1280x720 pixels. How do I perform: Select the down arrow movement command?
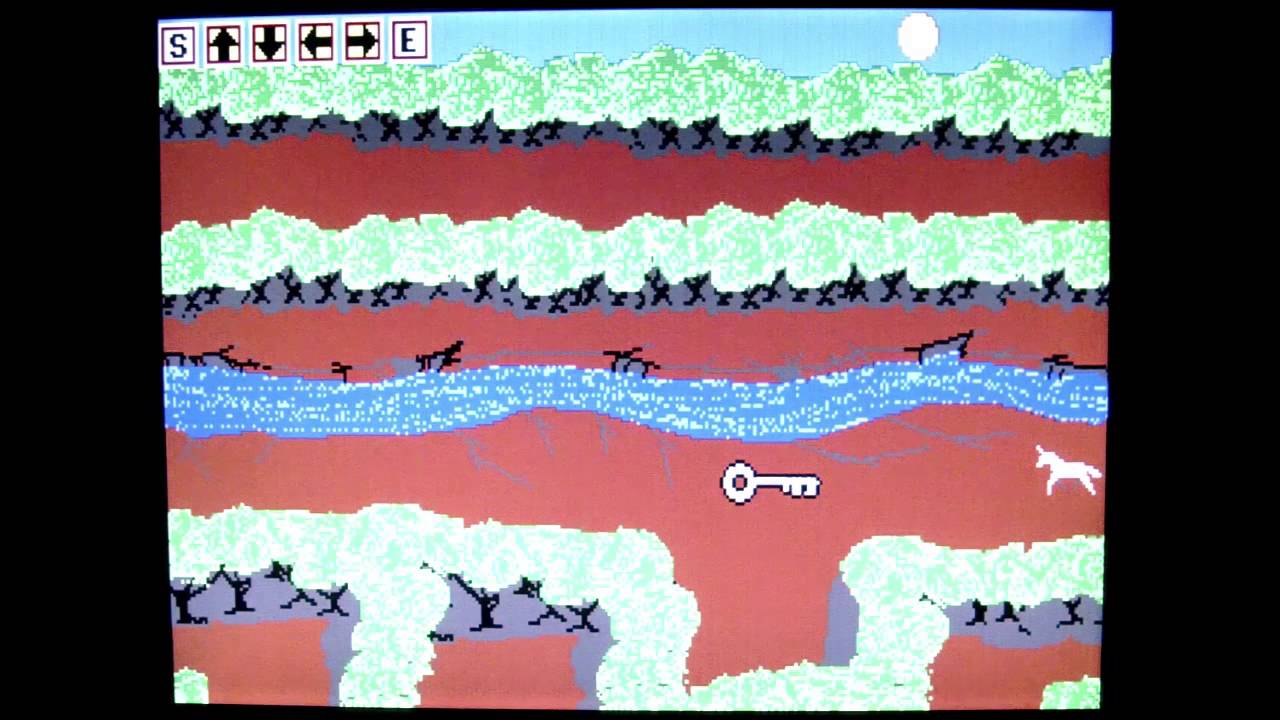click(x=268, y=42)
